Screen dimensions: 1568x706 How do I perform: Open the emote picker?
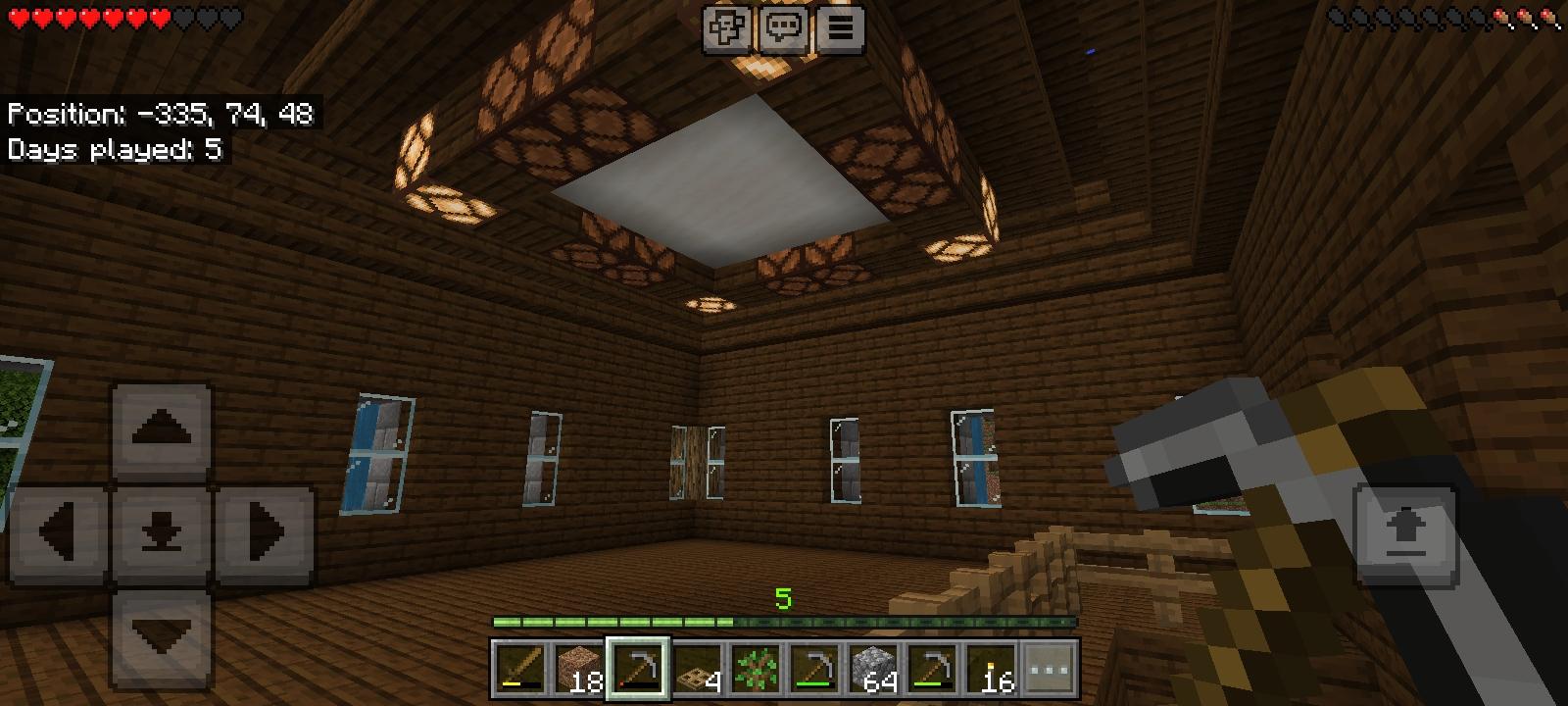(x=725, y=27)
